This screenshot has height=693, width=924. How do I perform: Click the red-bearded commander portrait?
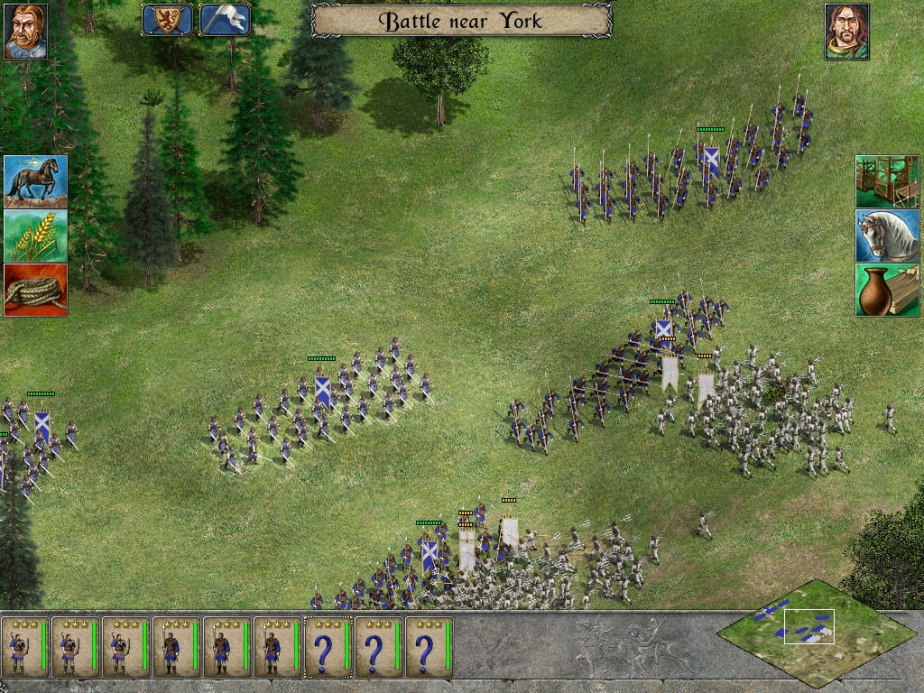pyautogui.click(x=25, y=31)
